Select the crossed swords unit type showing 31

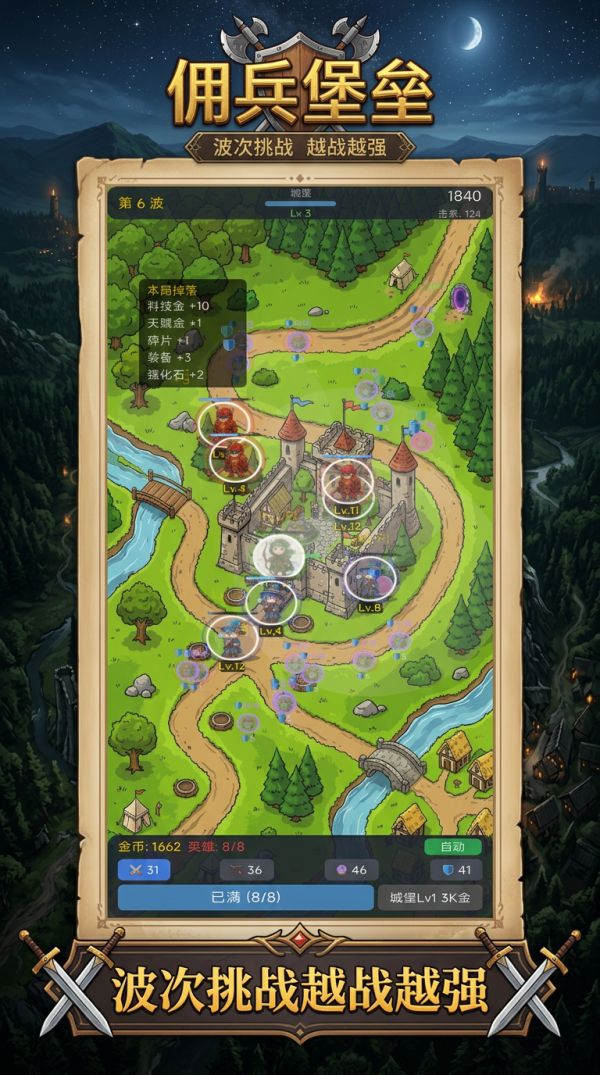[144, 870]
